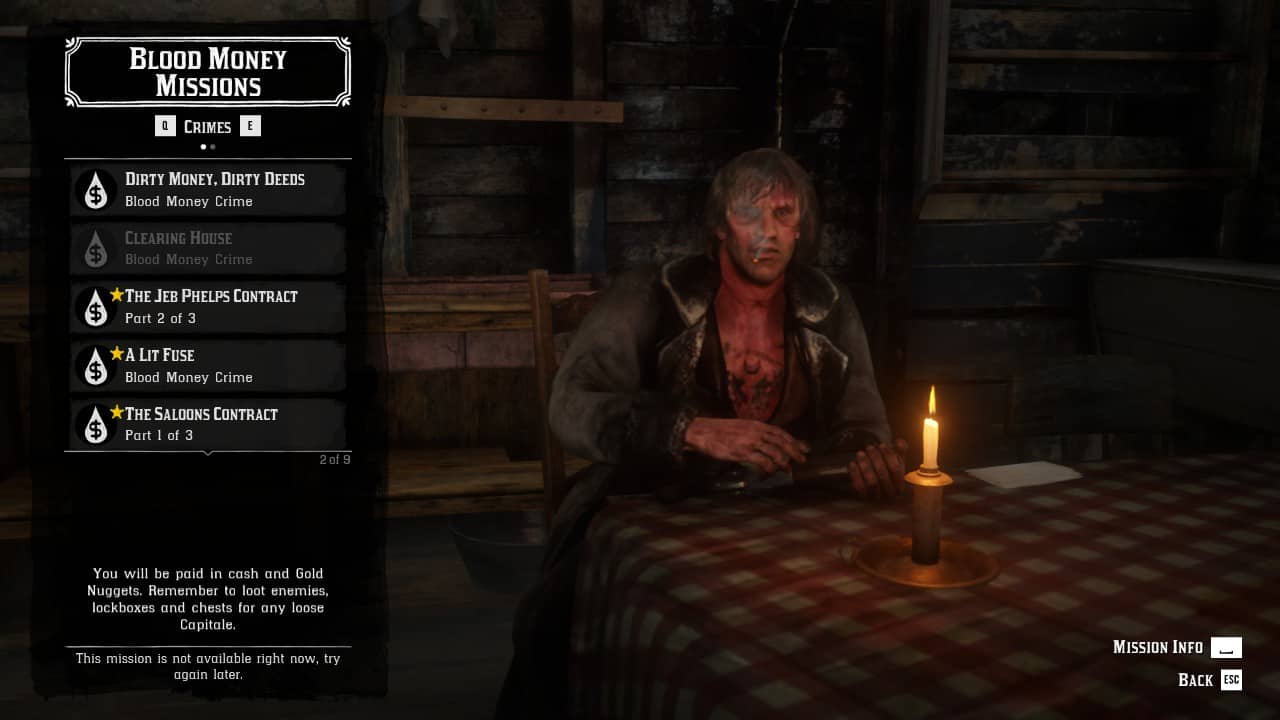Click the greyed dollar icon on Clearing House

pos(94,248)
